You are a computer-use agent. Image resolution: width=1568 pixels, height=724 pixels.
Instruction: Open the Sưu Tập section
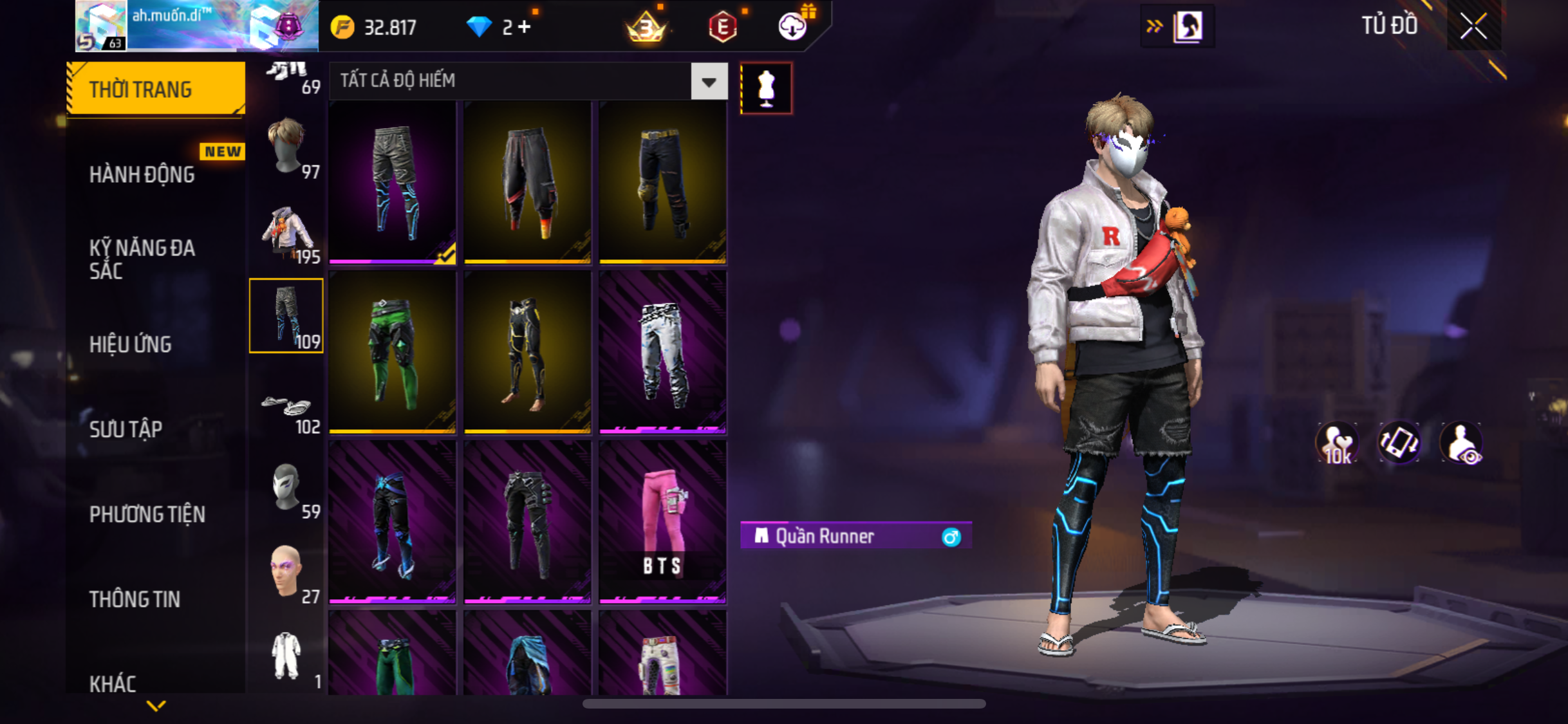point(126,429)
